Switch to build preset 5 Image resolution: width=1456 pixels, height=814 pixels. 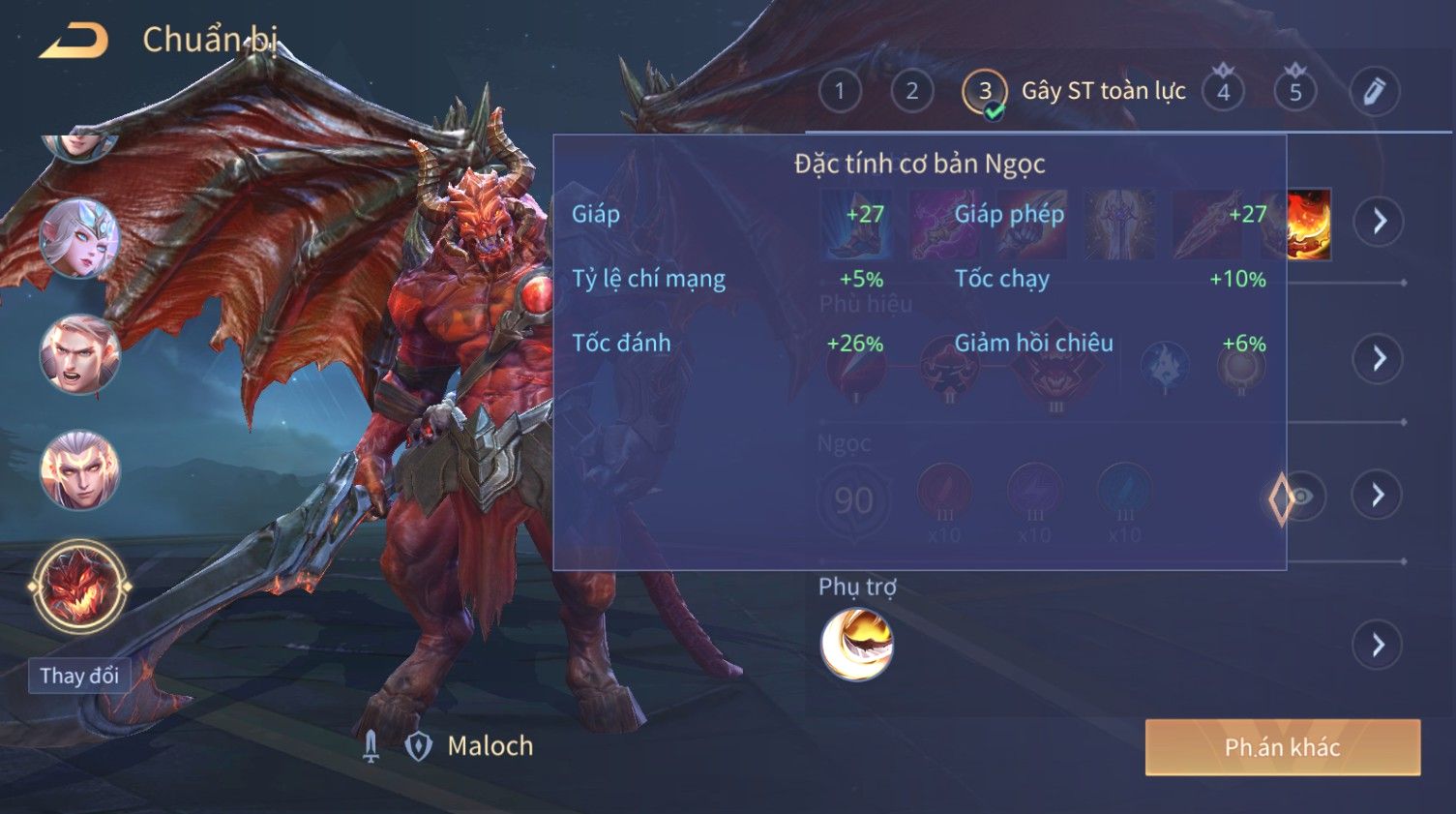[1295, 92]
